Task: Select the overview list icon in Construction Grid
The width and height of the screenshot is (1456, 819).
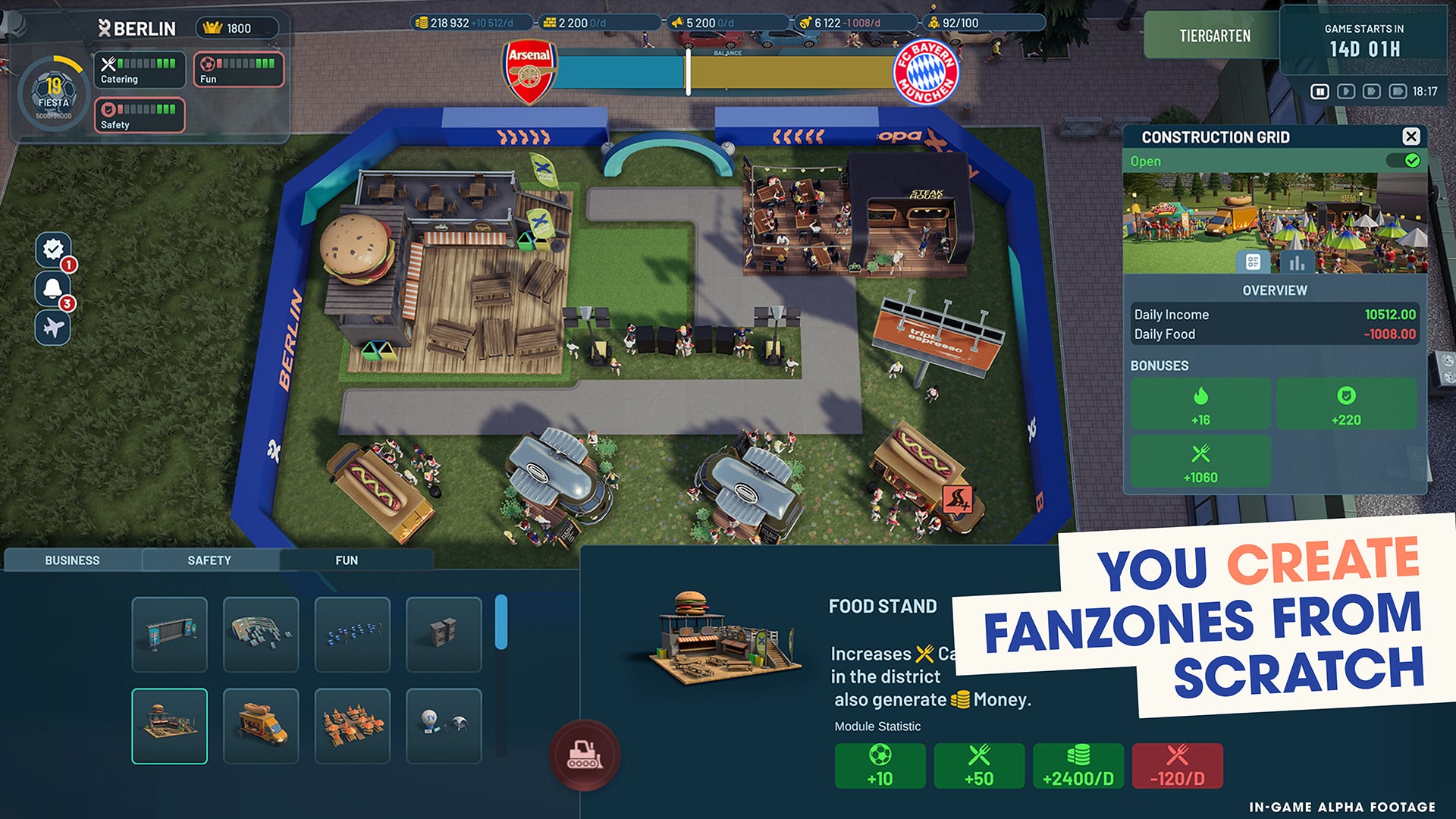Action: 1253,262
